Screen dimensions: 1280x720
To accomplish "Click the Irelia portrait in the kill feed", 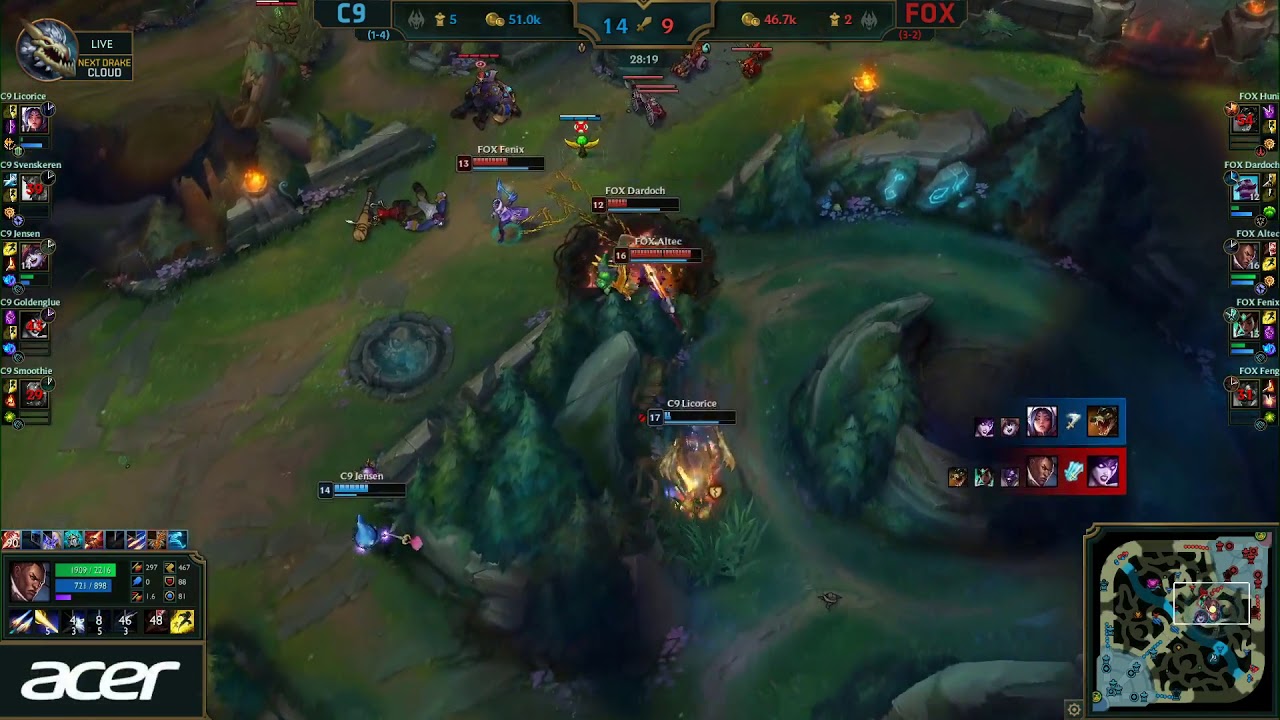I will click(x=1042, y=420).
